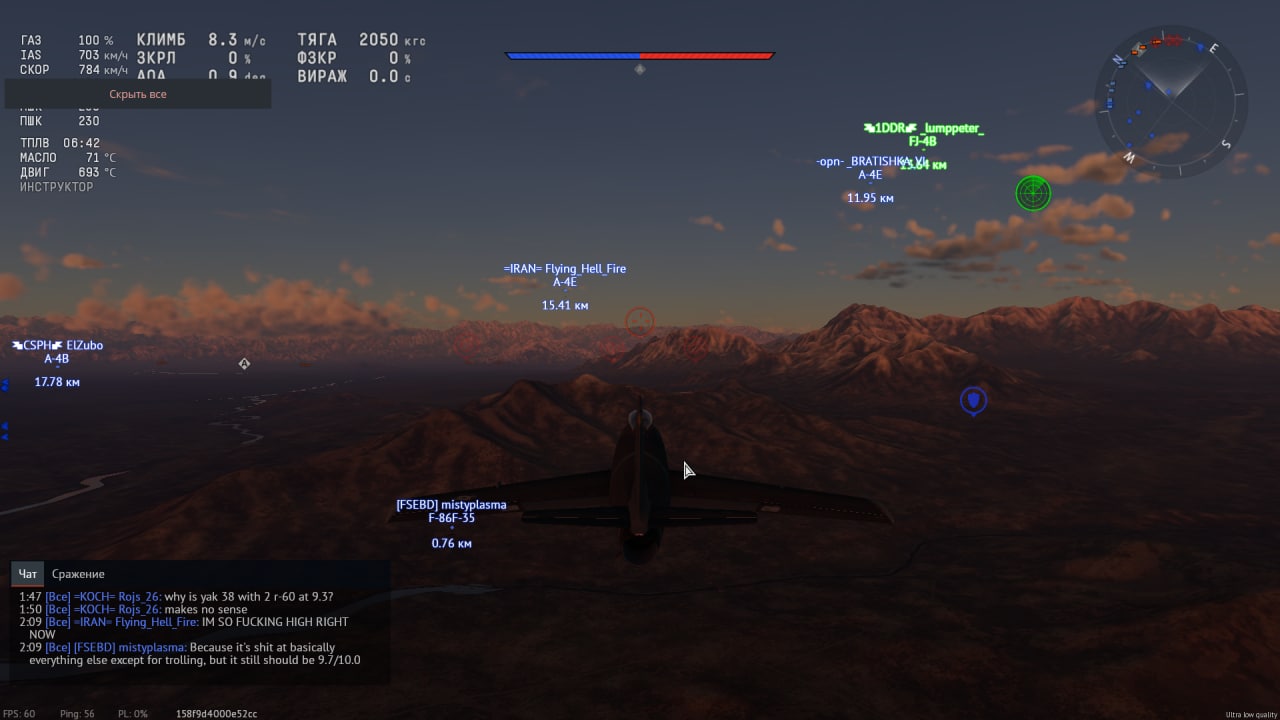
Task: Select the blue shield base marker
Action: pos(973,401)
